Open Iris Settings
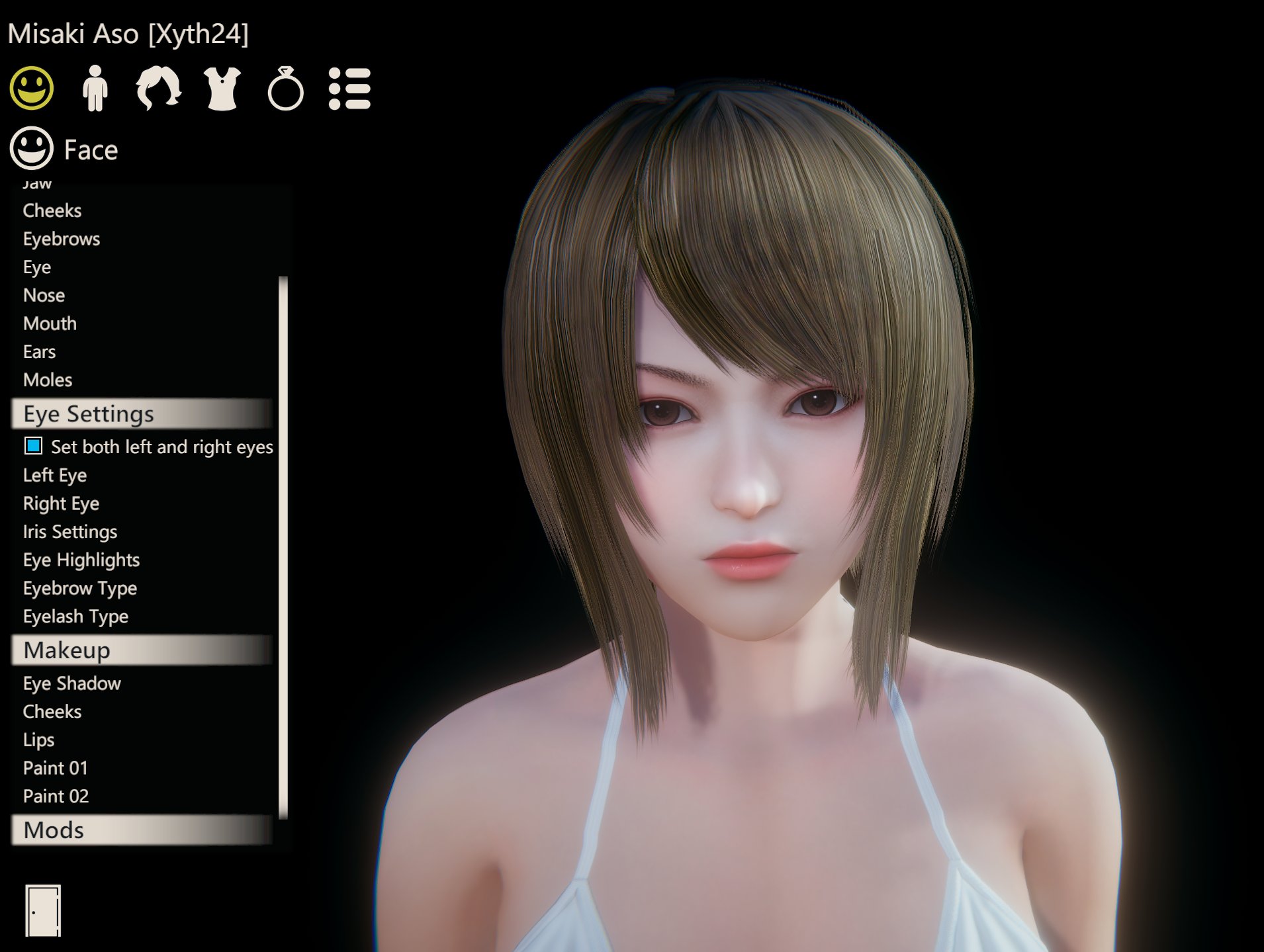 click(x=70, y=531)
